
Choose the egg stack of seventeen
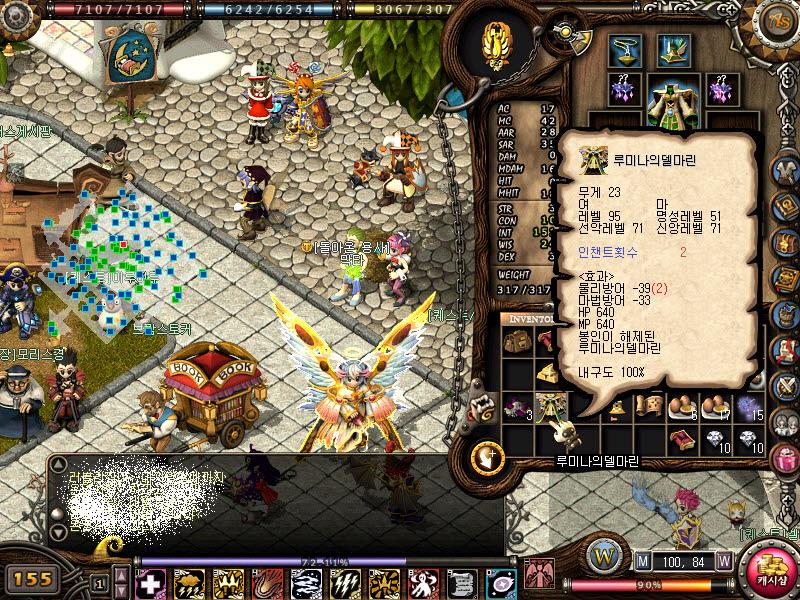point(716,406)
